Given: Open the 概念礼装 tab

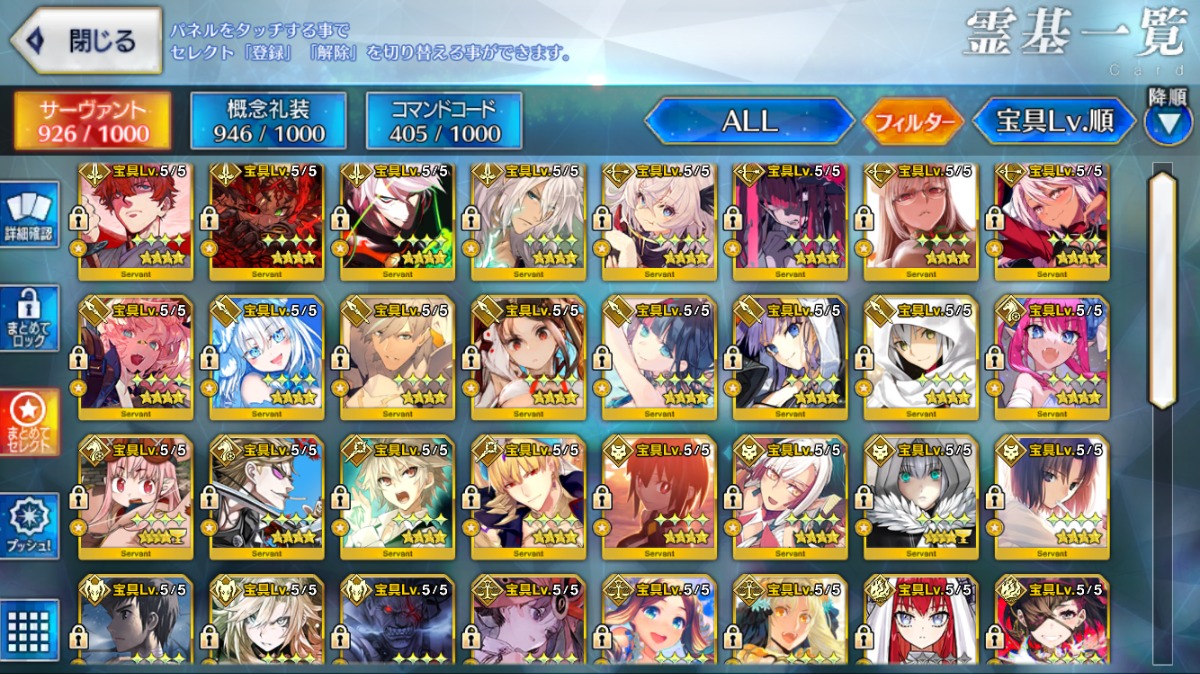Looking at the screenshot, I should [268, 121].
